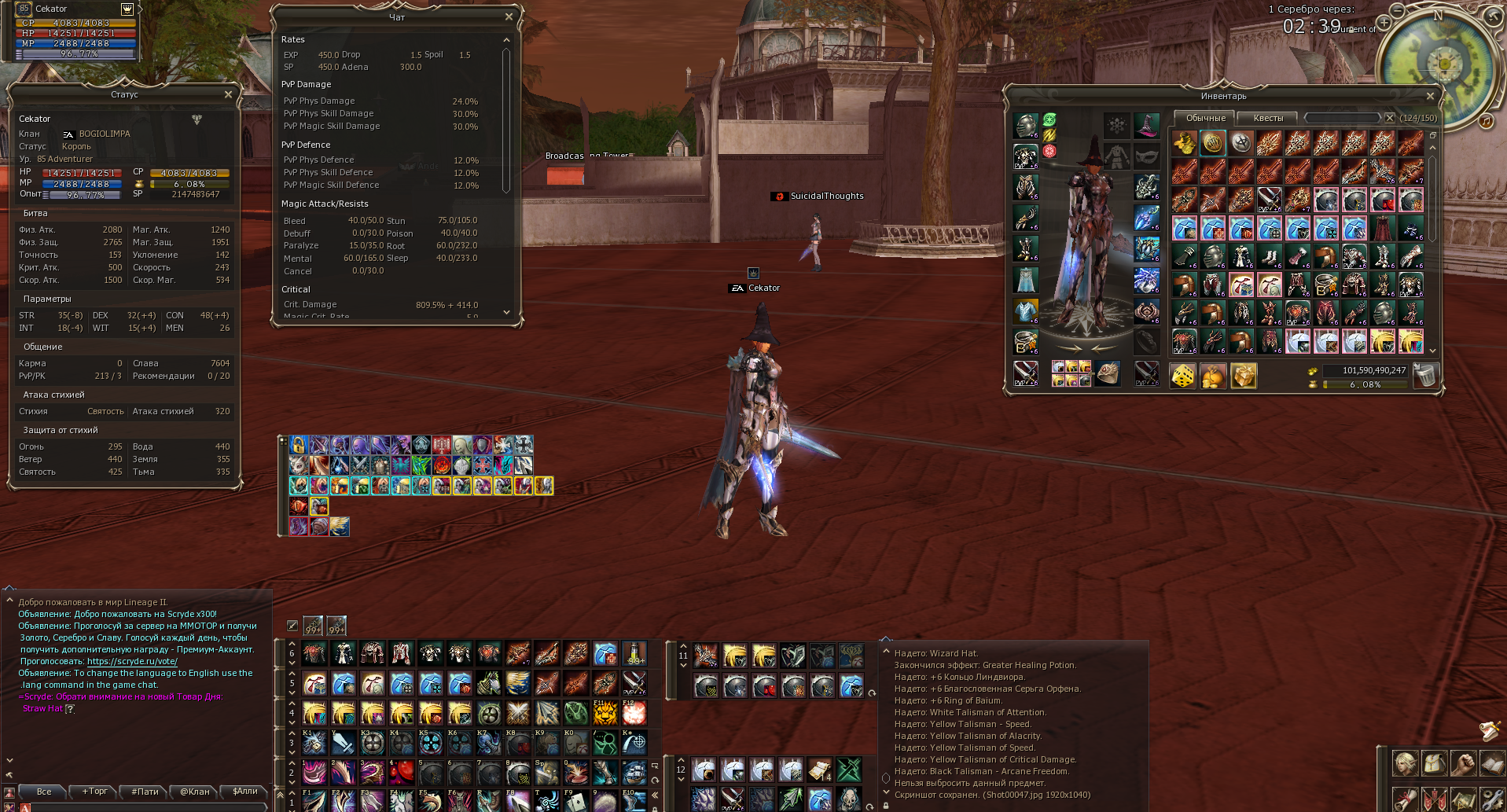Expand the chat tab row with the double-up chevrons
Screen dimensions: 1507x812
280,795
